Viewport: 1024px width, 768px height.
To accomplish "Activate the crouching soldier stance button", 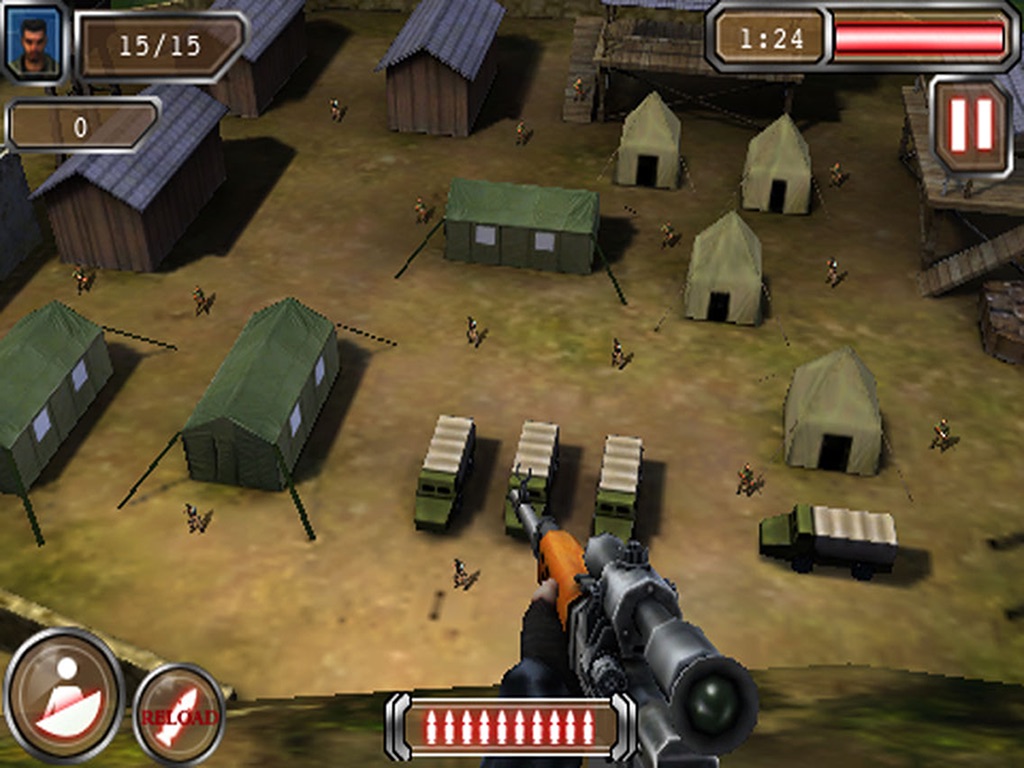I will tap(64, 694).
